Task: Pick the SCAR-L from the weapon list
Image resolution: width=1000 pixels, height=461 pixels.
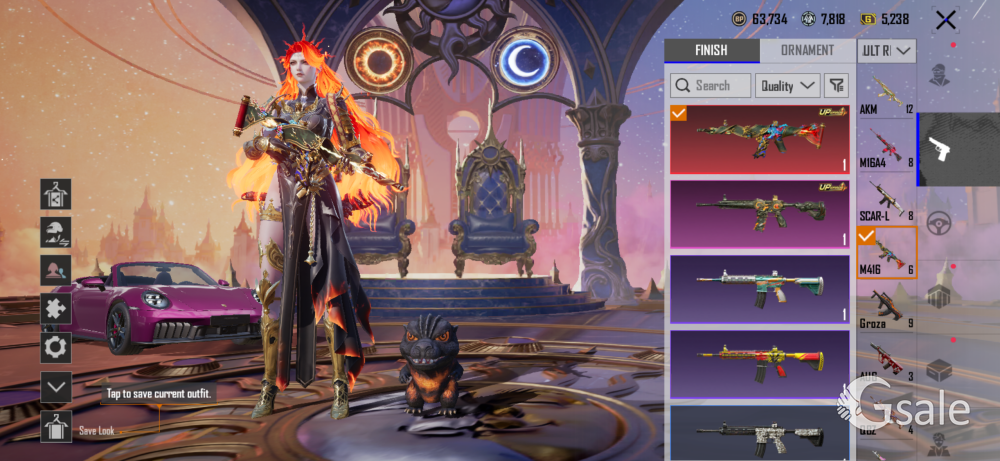Action: 886,199
